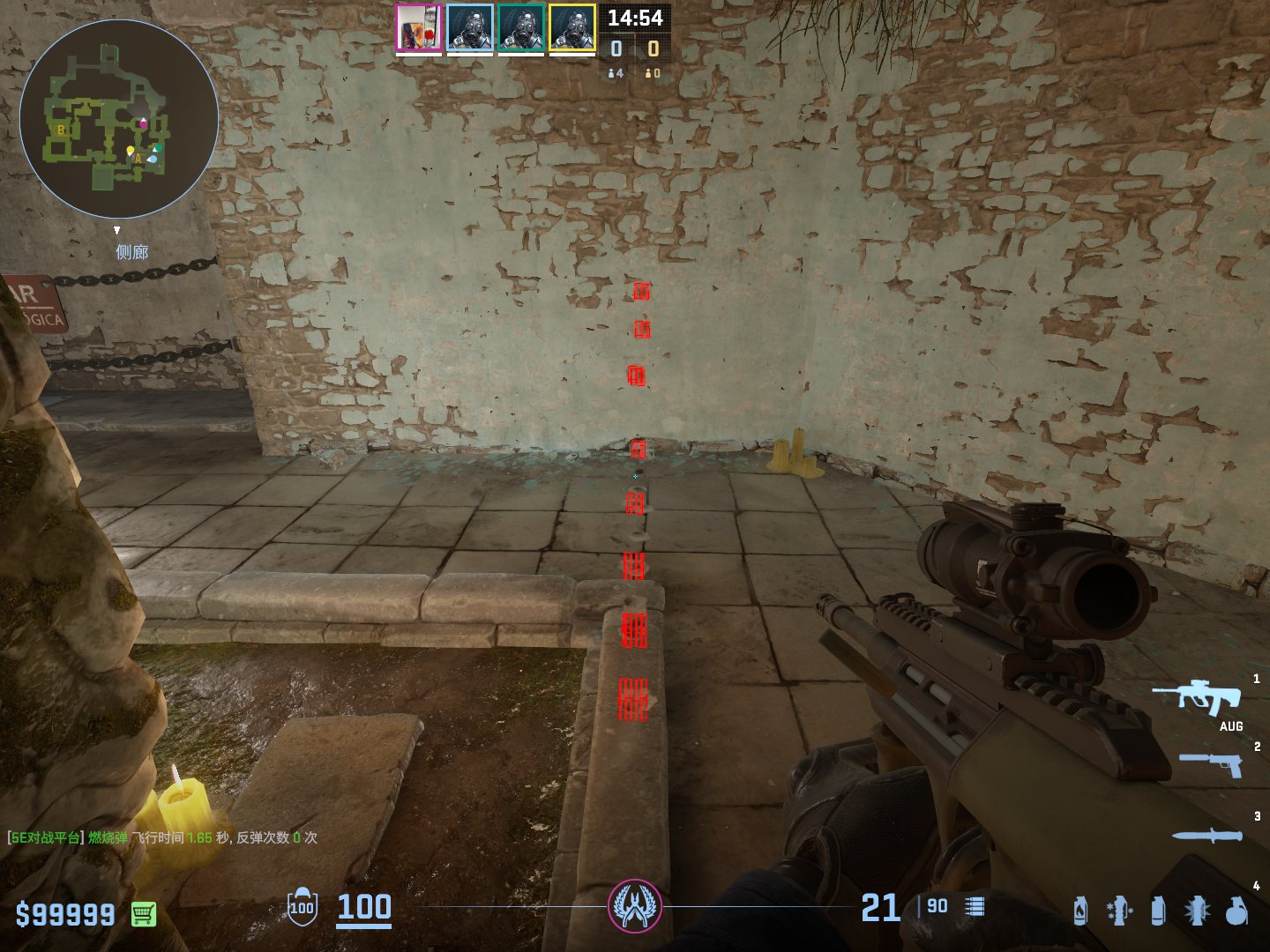Click the ammo fire-mode bars icon

pyautogui.click(x=975, y=907)
